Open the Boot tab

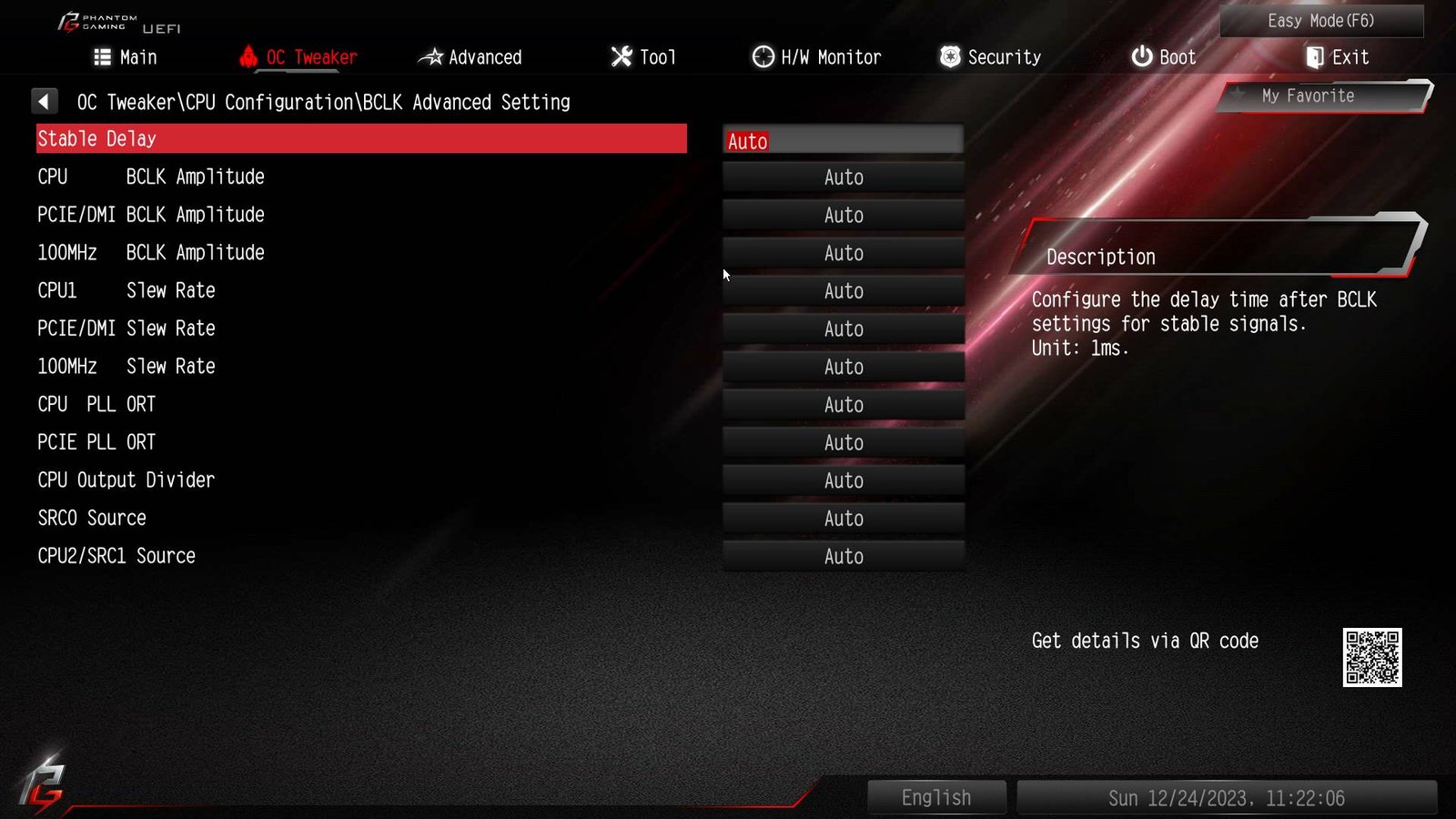point(1163,57)
